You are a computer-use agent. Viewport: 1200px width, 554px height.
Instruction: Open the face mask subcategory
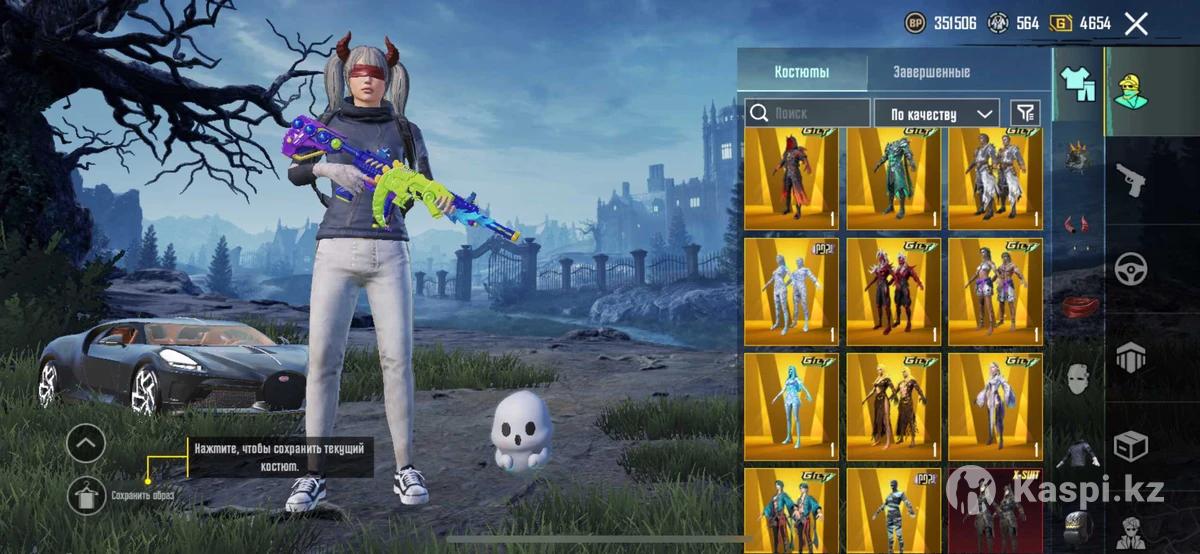1077,380
